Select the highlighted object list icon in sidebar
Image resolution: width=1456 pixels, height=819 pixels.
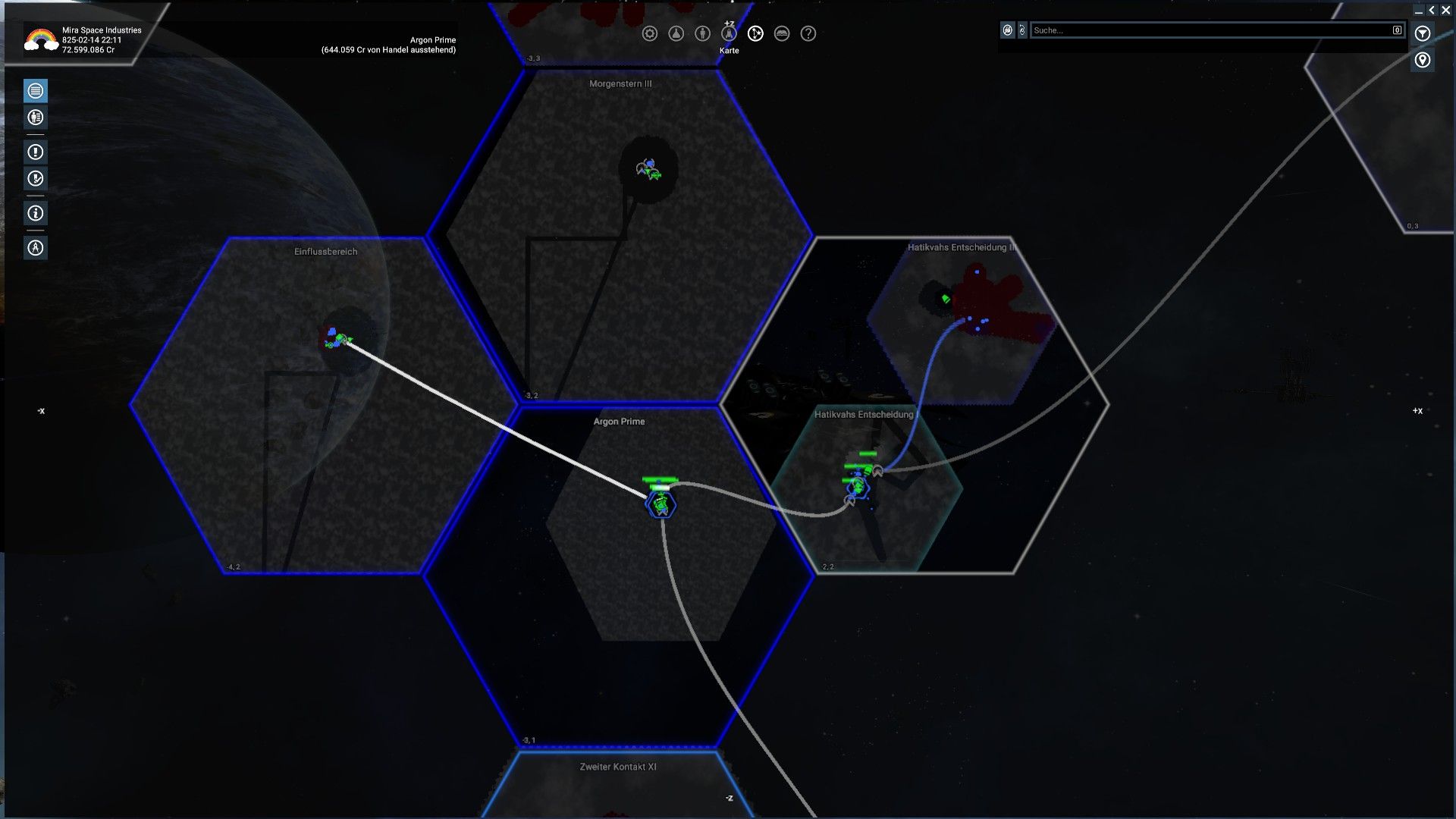pos(35,91)
